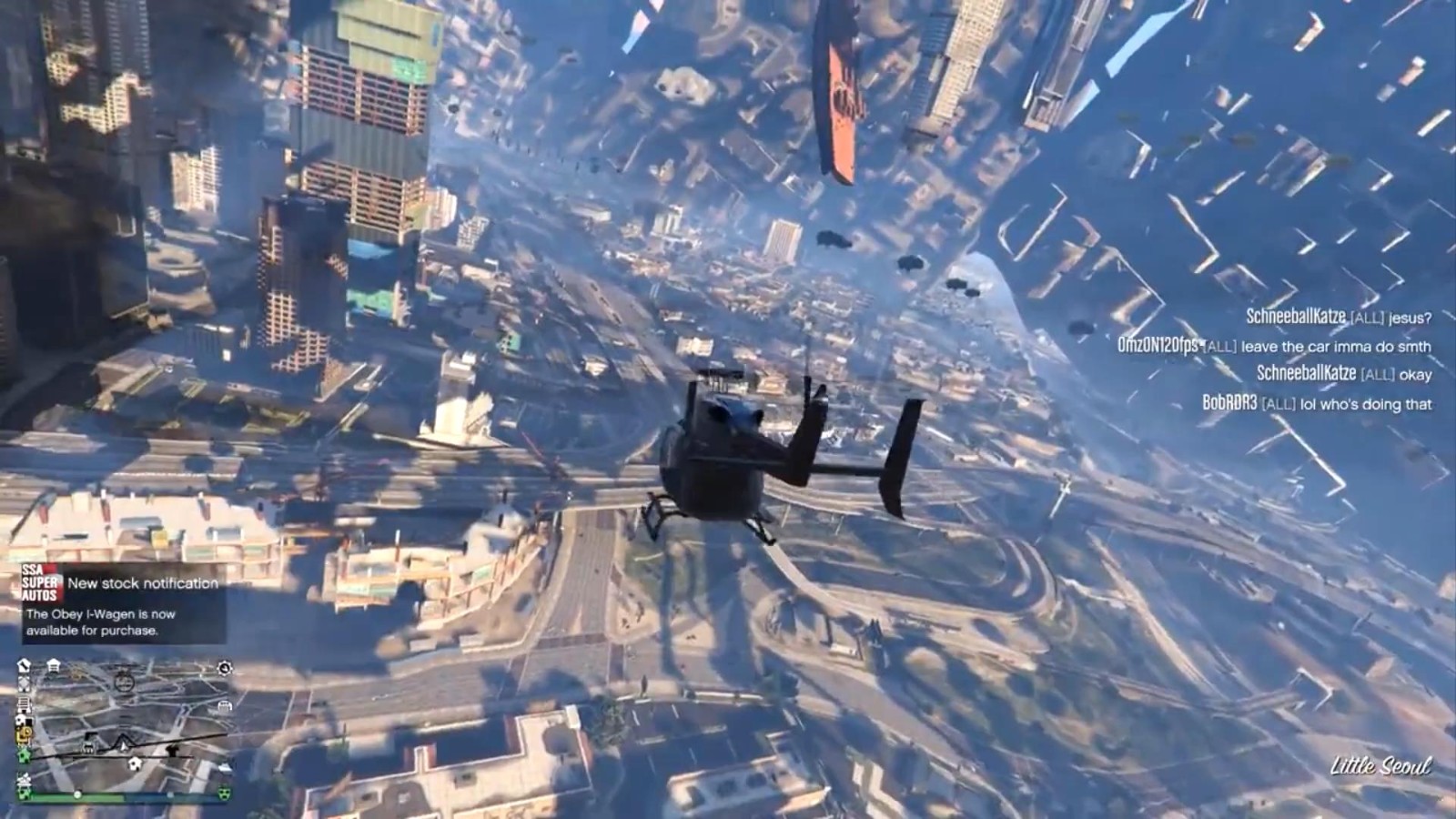This screenshot has height=819, width=1456.
Task: Select the gear-shaped mod shop blip on minimap
Action: 224,668
